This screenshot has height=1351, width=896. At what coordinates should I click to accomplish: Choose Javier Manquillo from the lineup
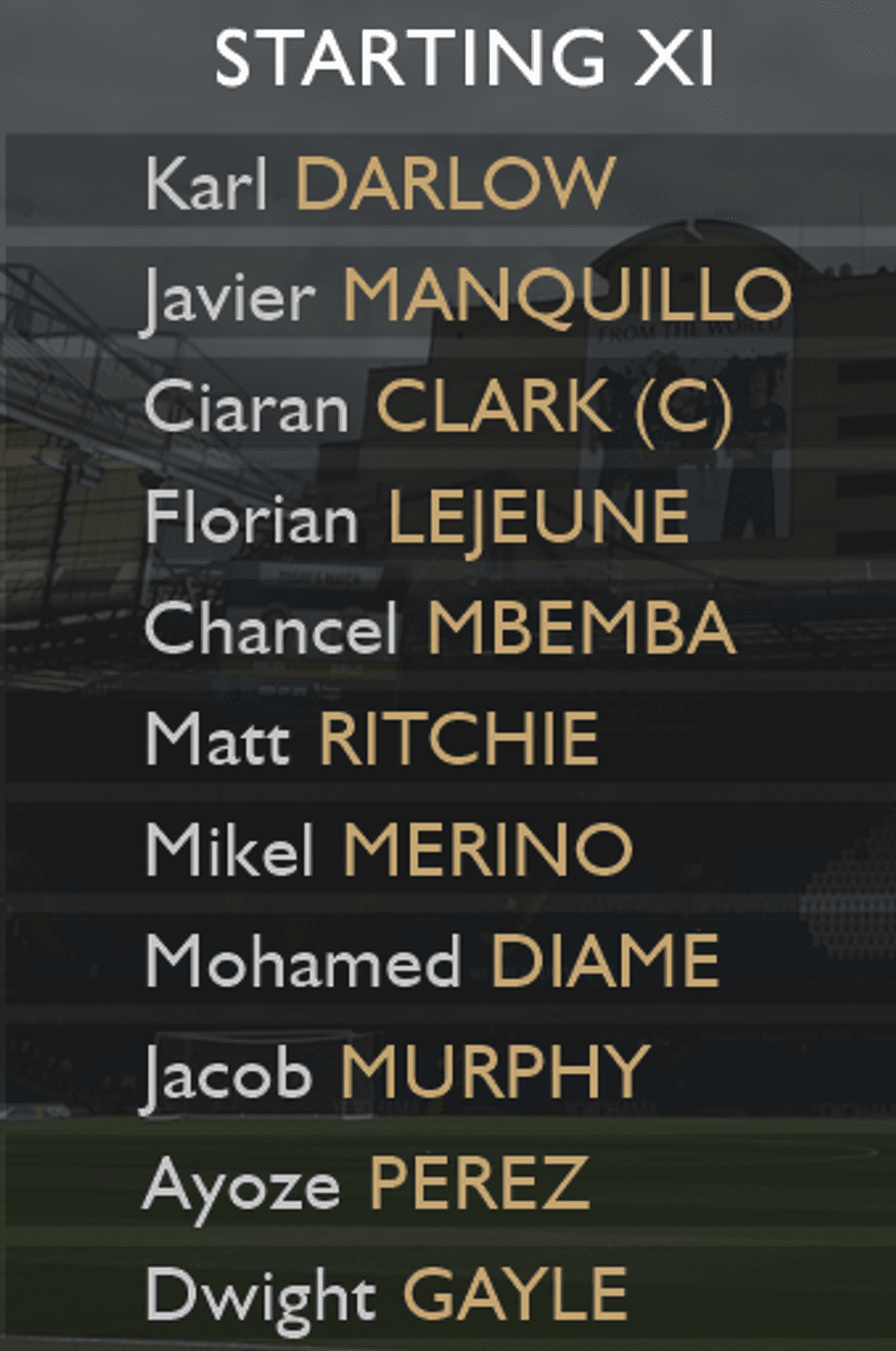[467, 295]
